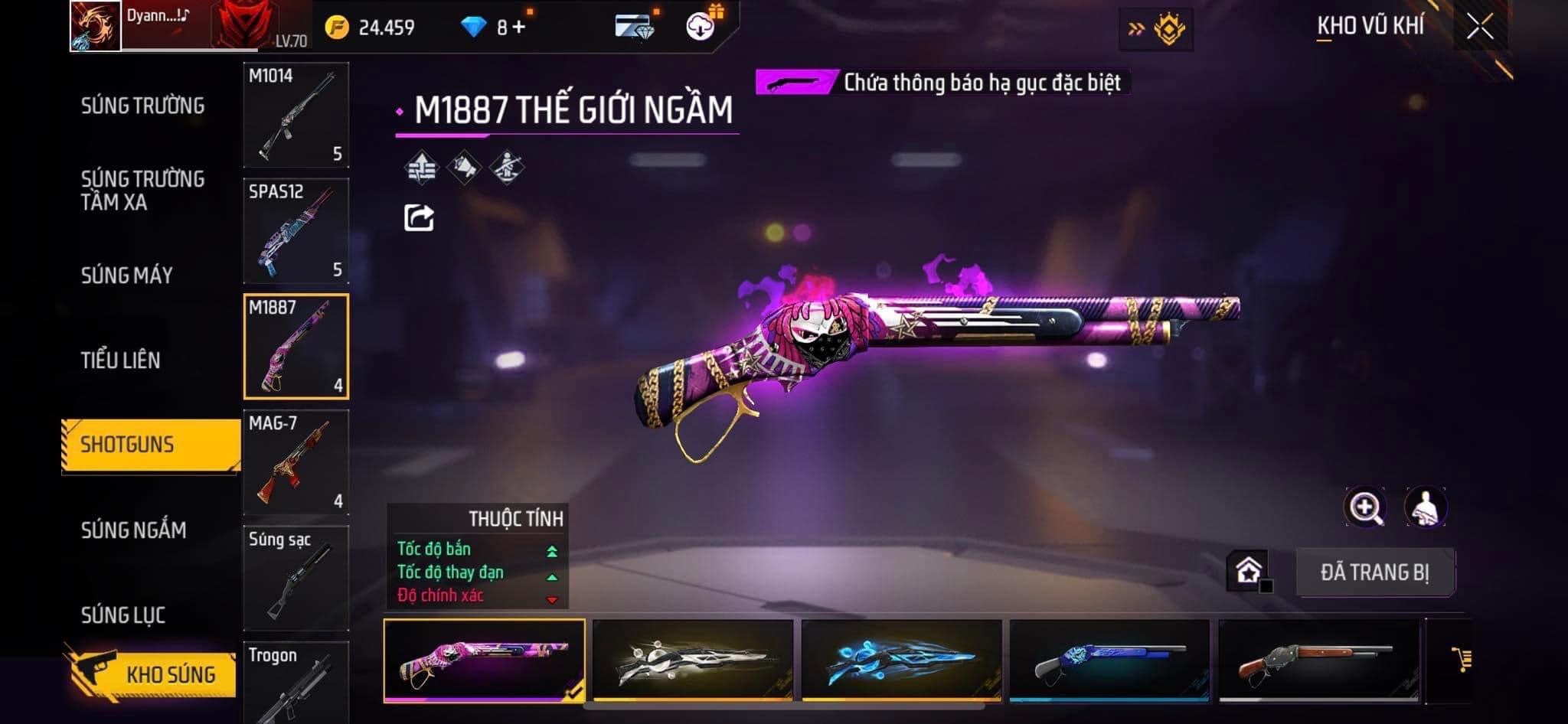Close the weapon armory screen
This screenshot has height=724, width=1568.
(1480, 28)
